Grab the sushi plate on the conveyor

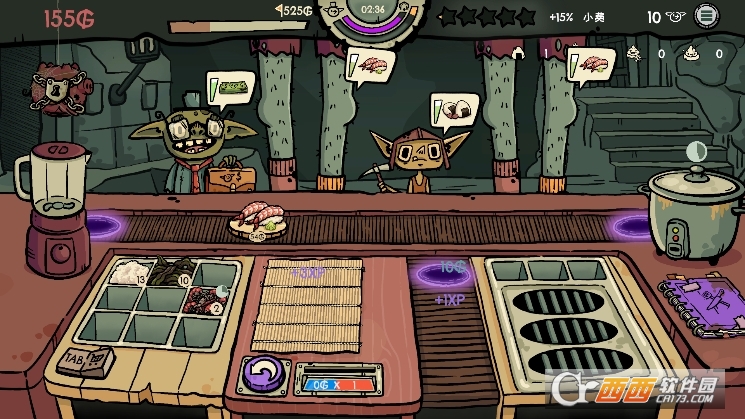pos(258,219)
